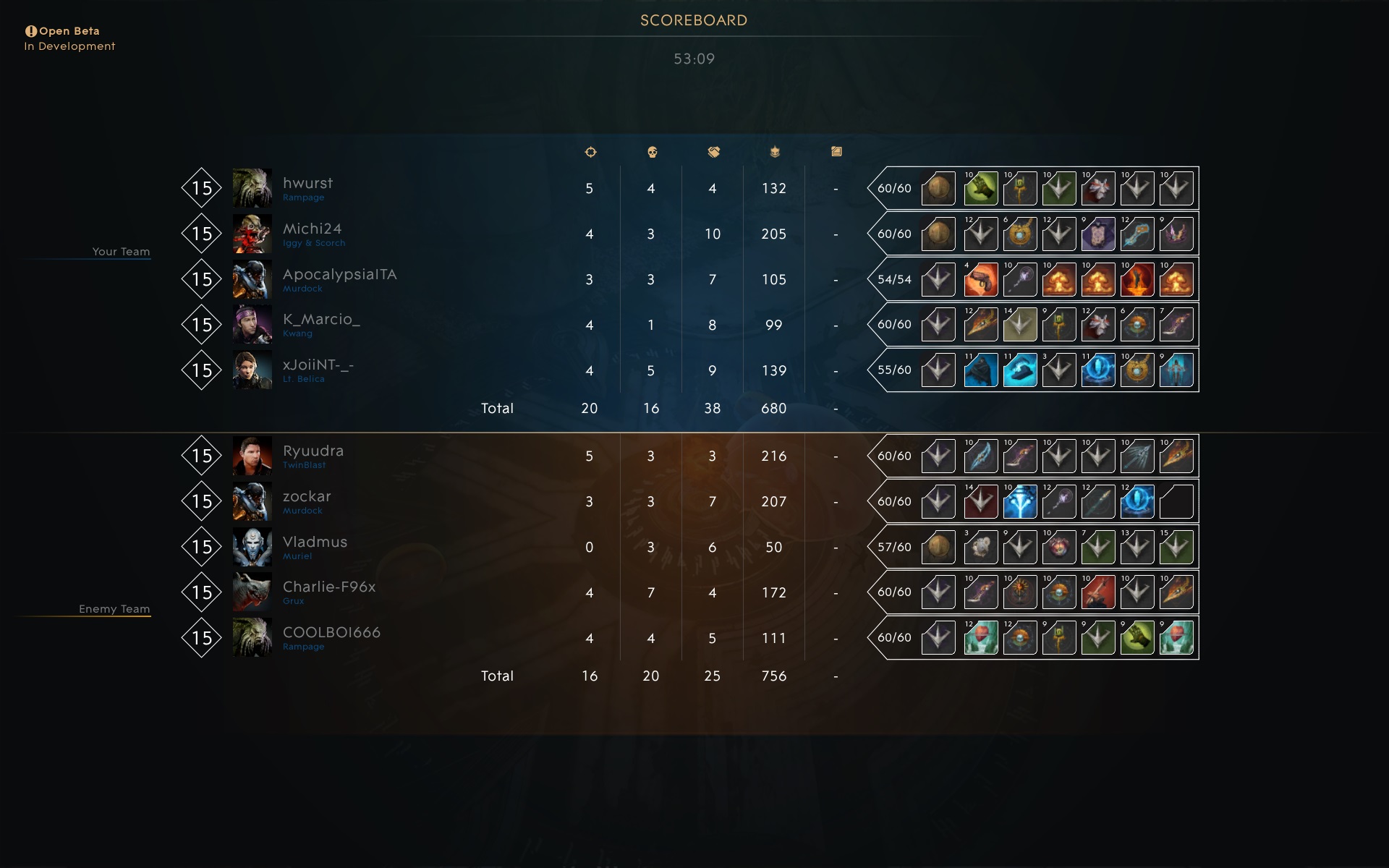The width and height of the screenshot is (1389, 868).
Task: Open xJoiiNT-_-'s Lt. Belica player entry
Action: tap(318, 366)
